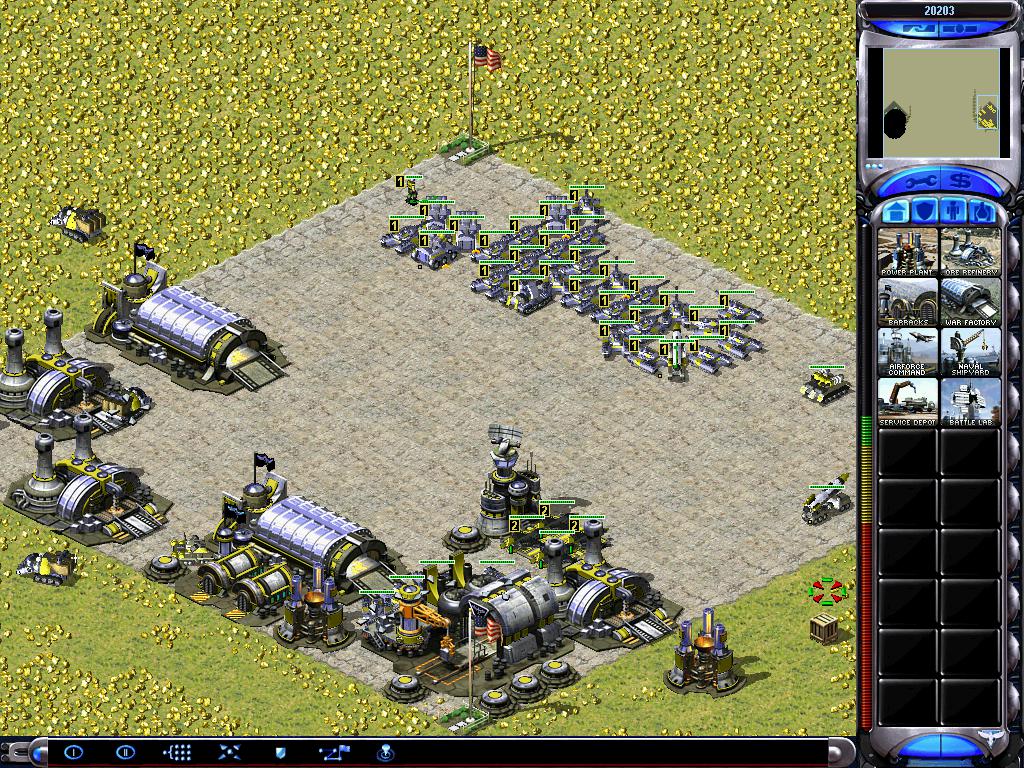Image resolution: width=1024 pixels, height=768 pixels.
Task: Activate the dollar-sign sell button
Action: [962, 182]
